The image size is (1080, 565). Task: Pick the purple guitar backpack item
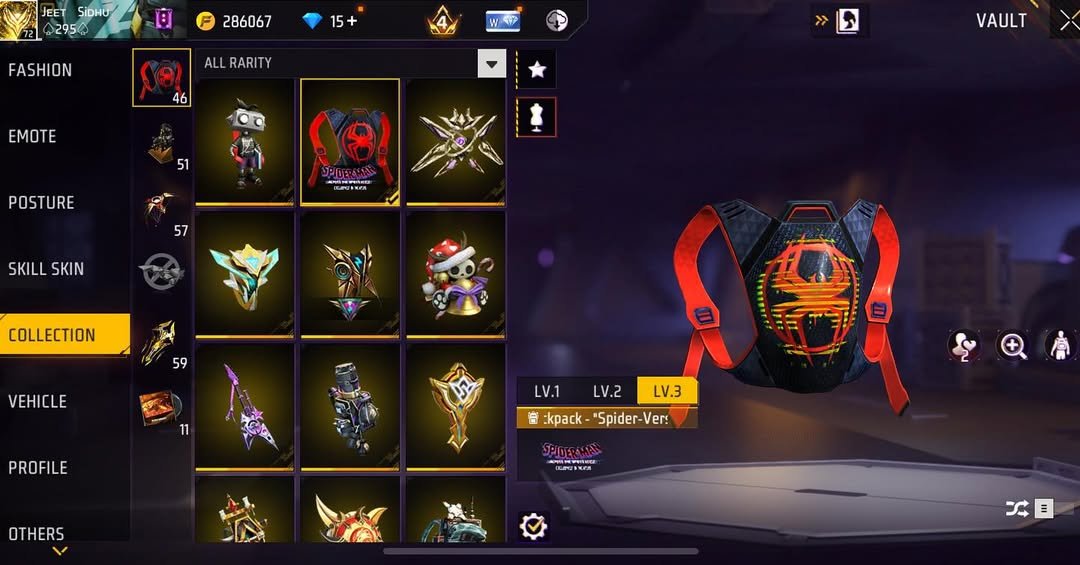[245, 405]
